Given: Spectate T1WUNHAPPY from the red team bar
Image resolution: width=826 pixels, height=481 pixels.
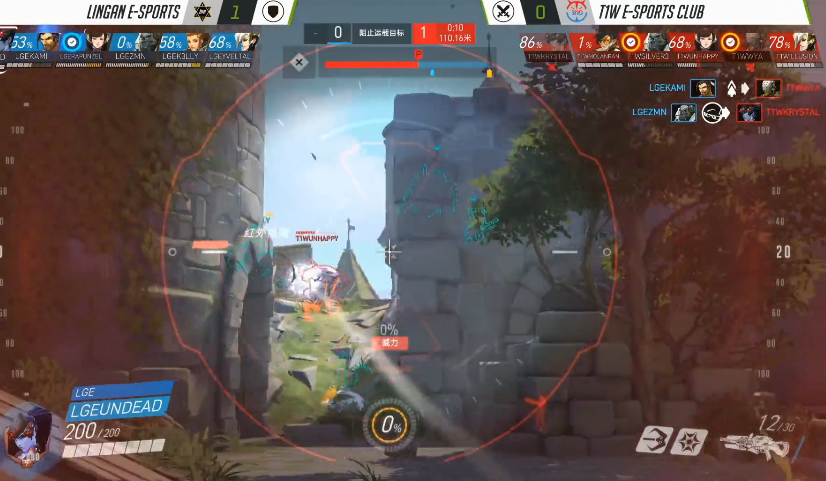Looking at the screenshot, I should point(704,43).
